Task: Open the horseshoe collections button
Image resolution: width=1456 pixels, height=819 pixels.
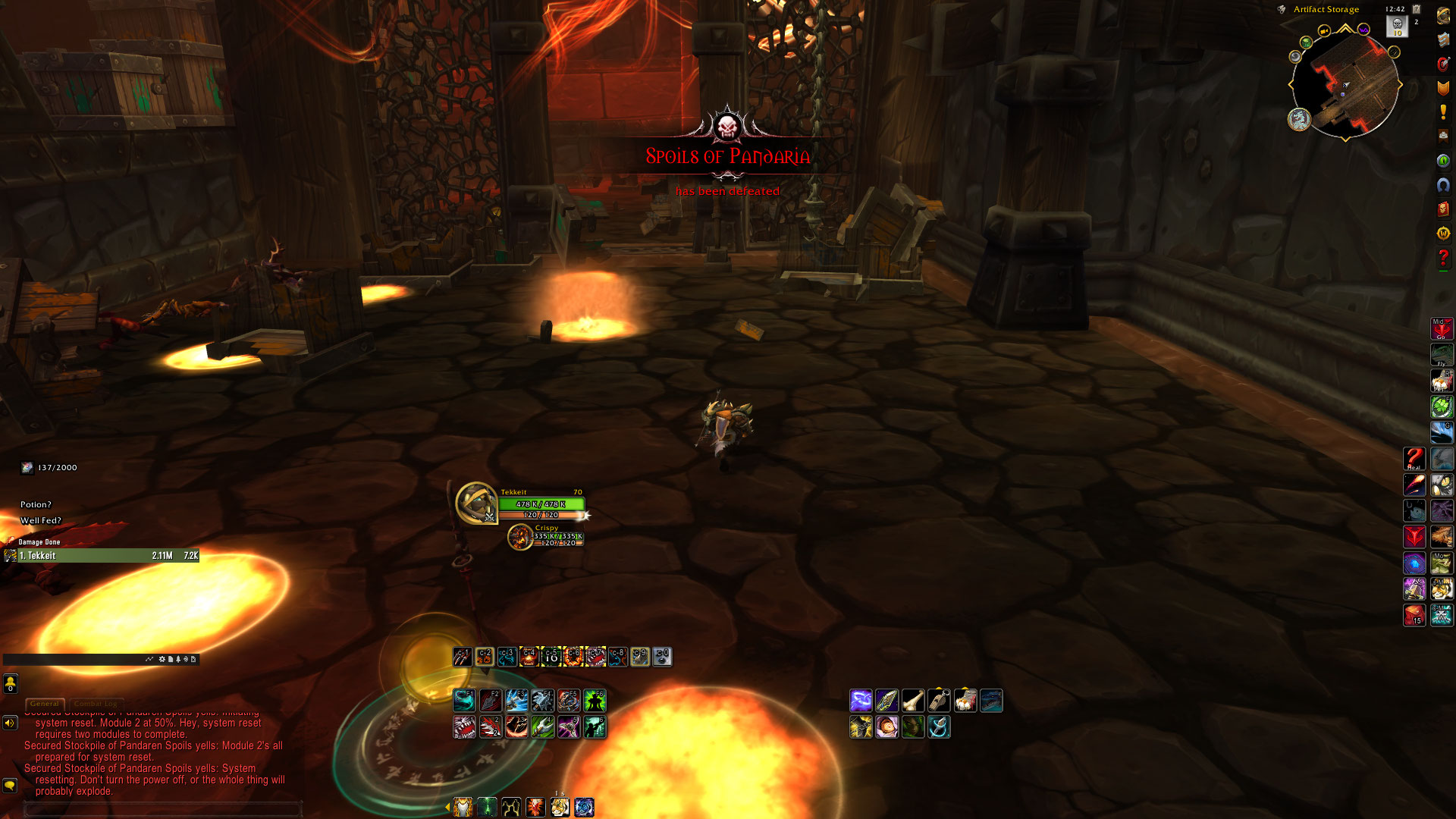Action: tap(1442, 185)
